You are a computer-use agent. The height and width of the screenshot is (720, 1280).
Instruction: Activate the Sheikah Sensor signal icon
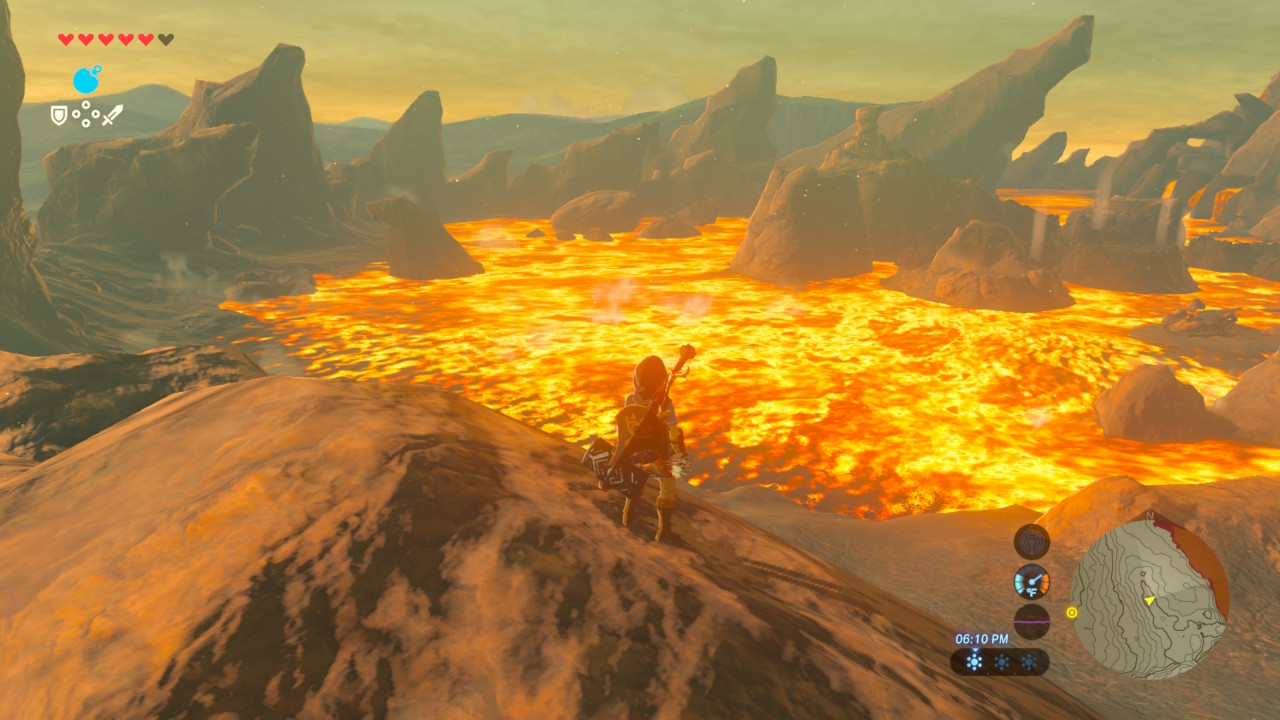click(1032, 542)
